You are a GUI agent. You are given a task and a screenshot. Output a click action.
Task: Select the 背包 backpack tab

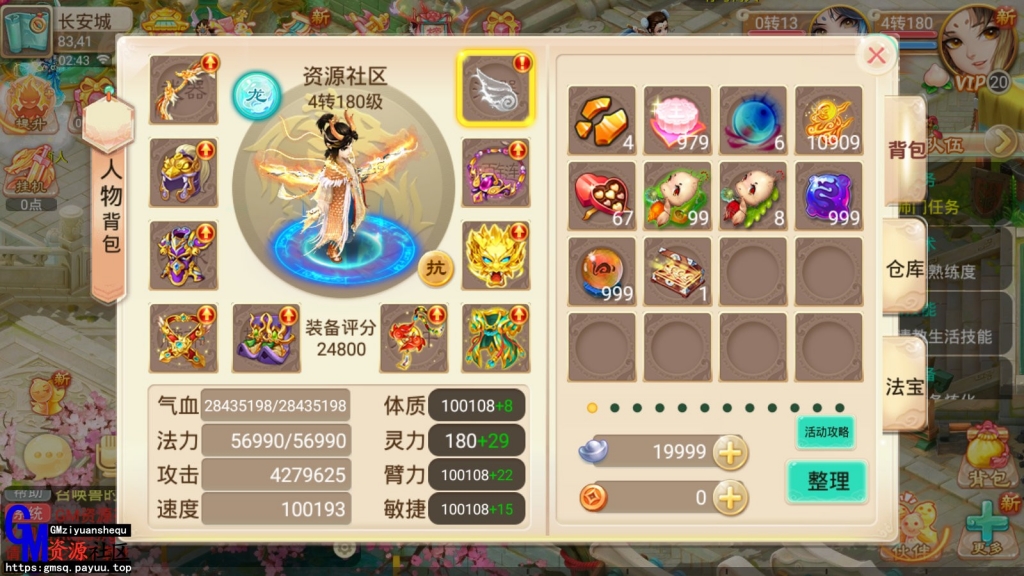(x=906, y=150)
